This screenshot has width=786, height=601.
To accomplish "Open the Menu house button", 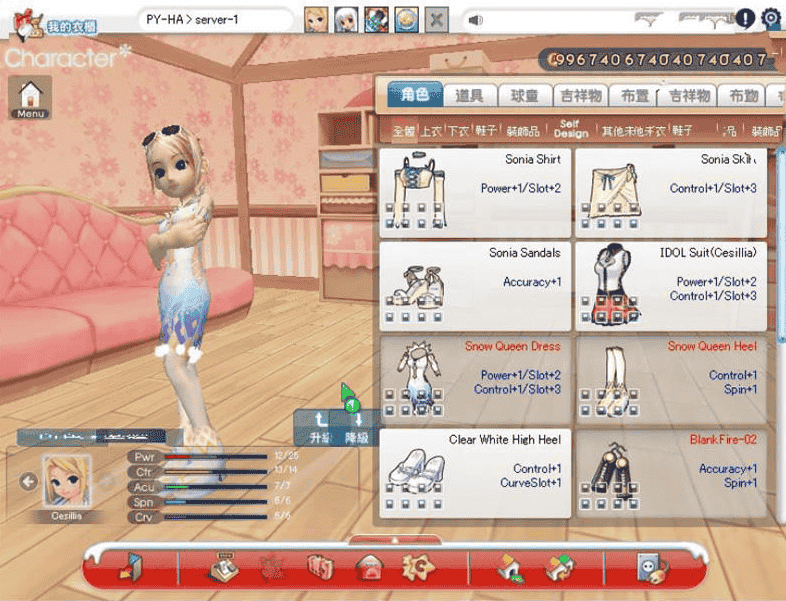I will coord(30,97).
